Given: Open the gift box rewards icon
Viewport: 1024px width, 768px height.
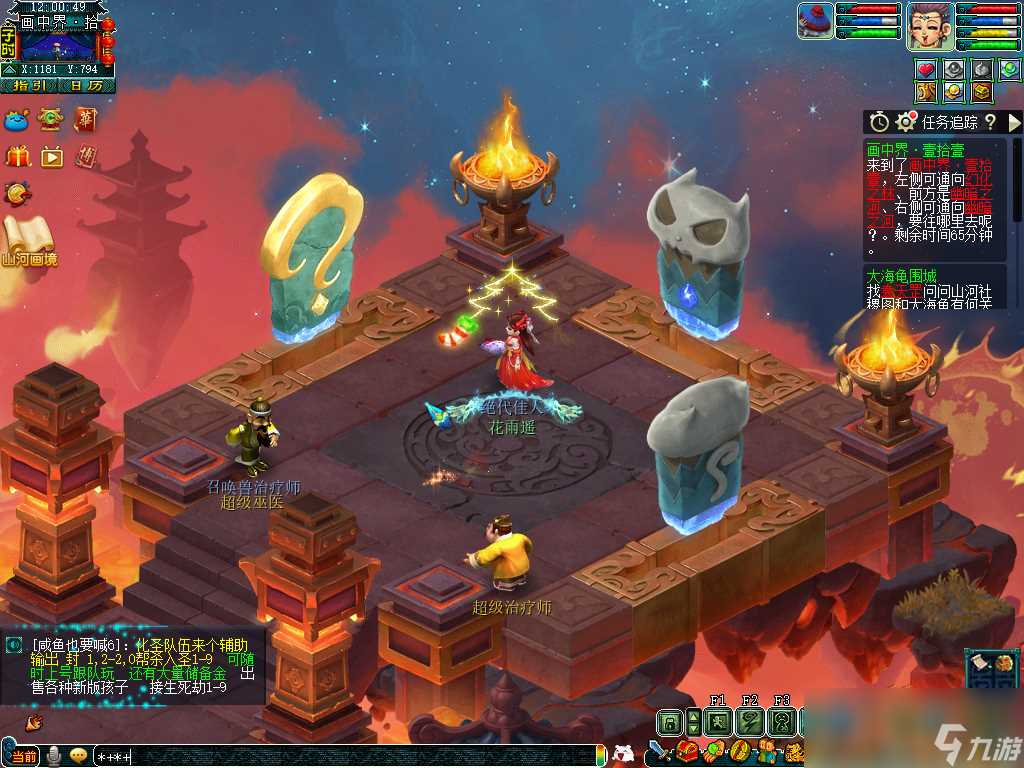Looking at the screenshot, I should (x=18, y=156).
